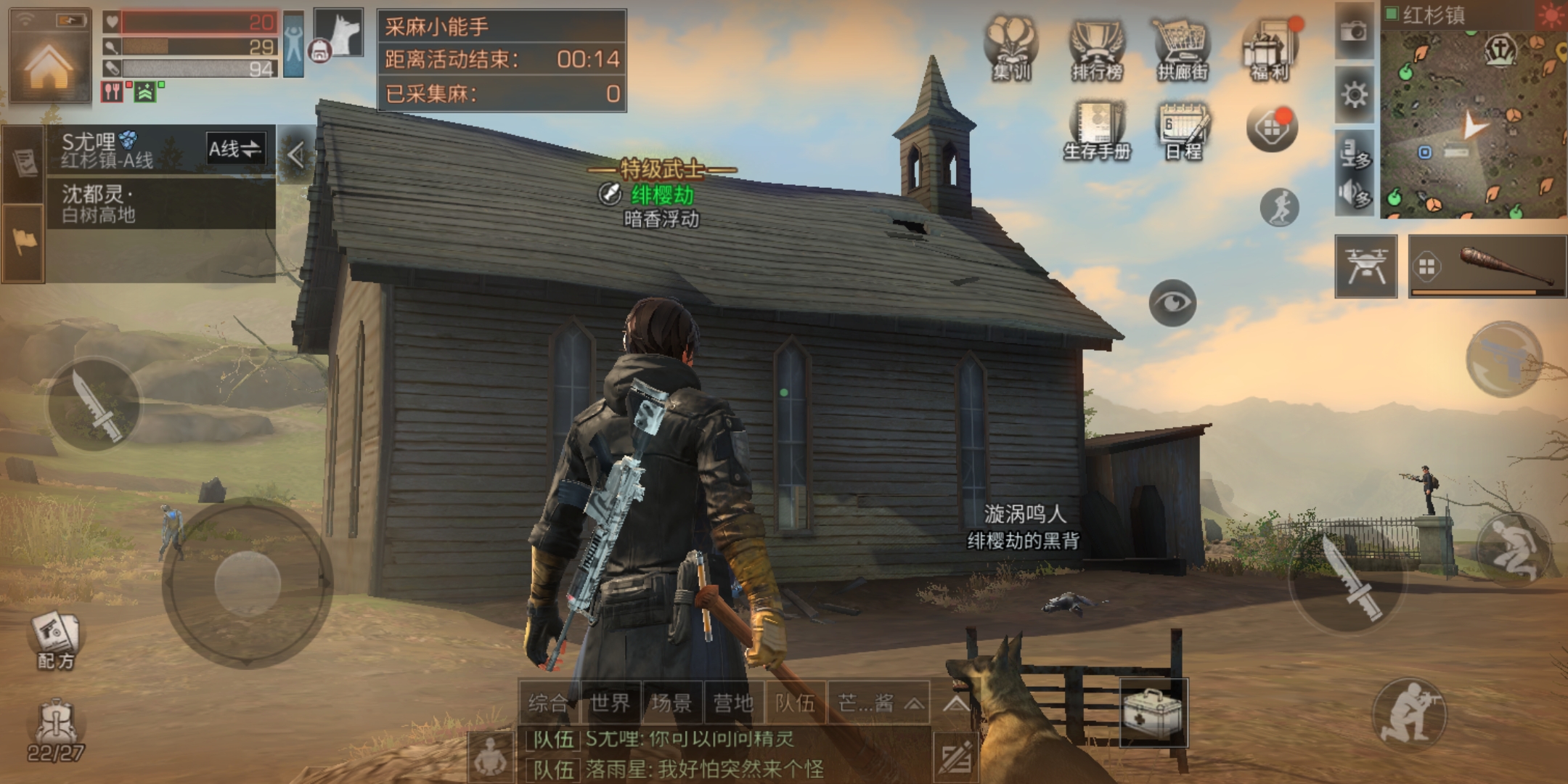1568x784 pixels.
Task: Switch to the 营地 chat tab
Action: pyautogui.click(x=733, y=703)
